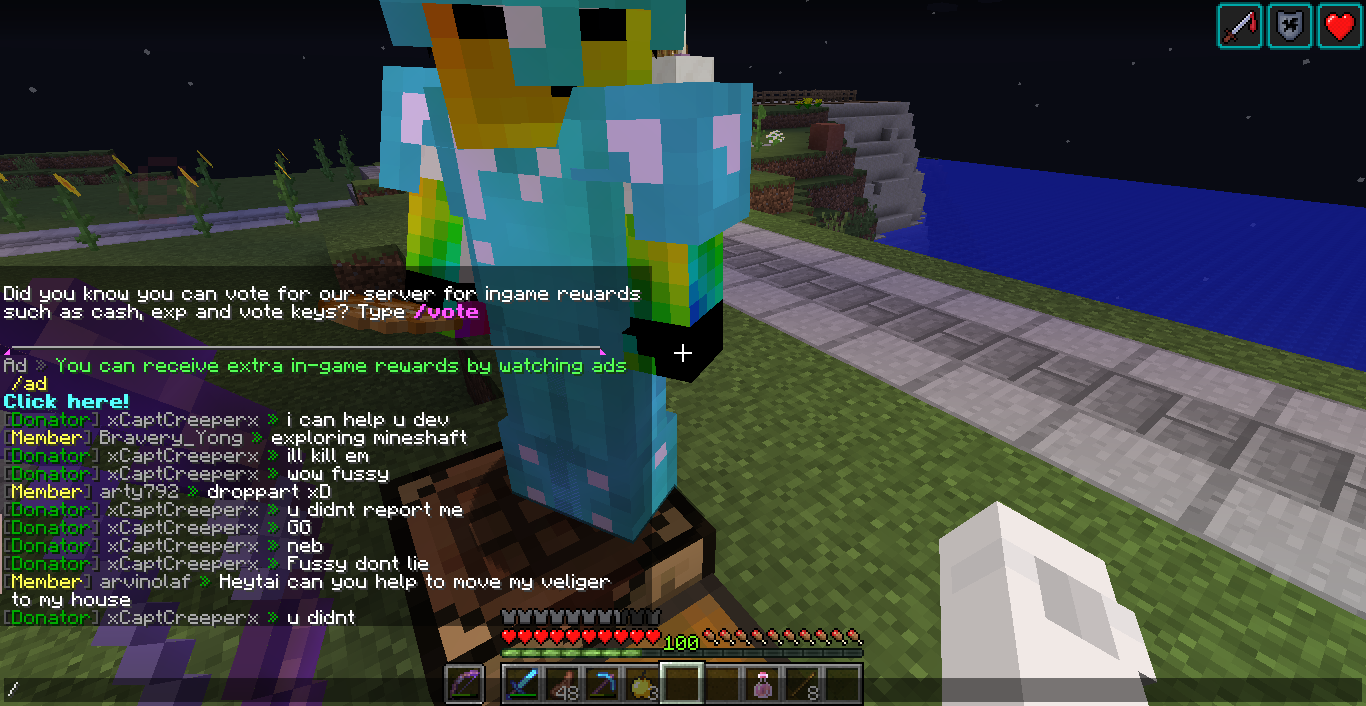Viewport: 1366px width, 706px height.
Task: Click the cyan "Click here!" ad link
Action: pyautogui.click(x=66, y=401)
